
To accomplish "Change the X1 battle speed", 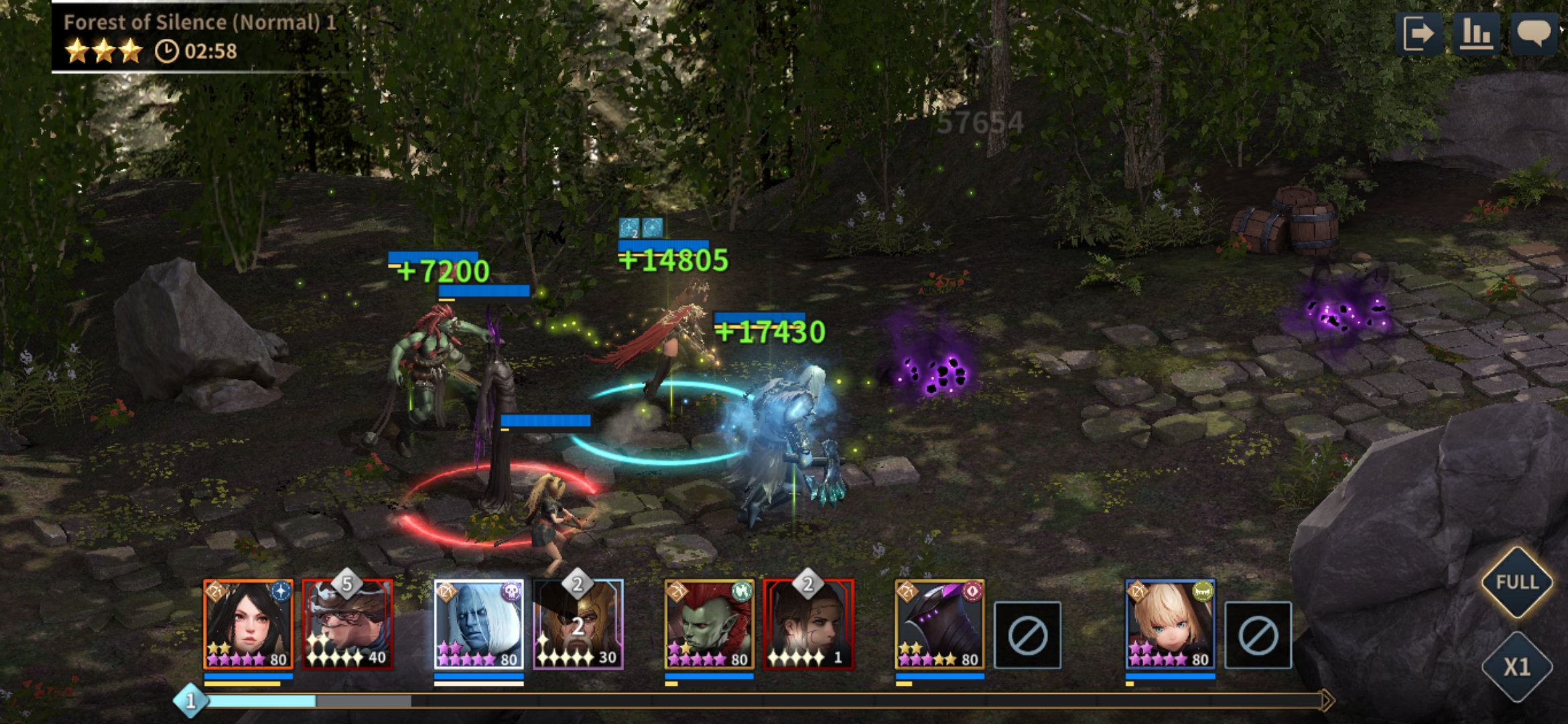I will (1517, 667).
